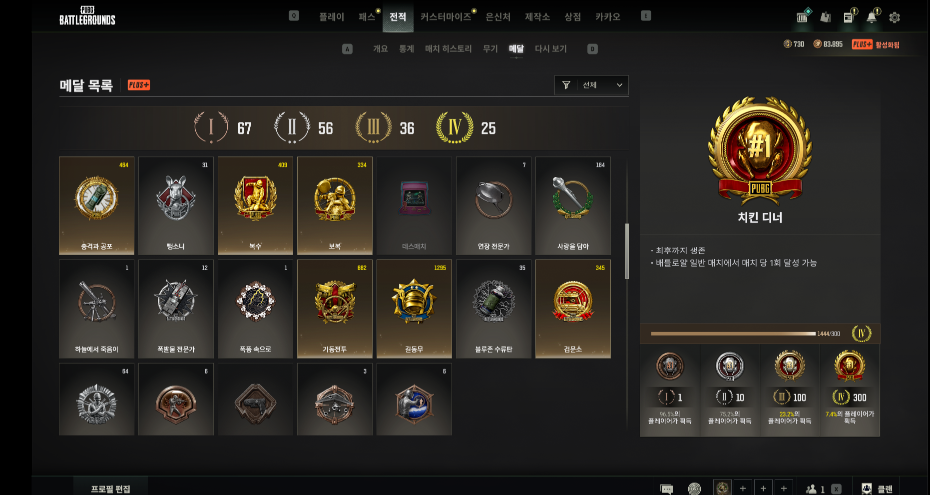
Task: Select the 팀스니 donkey medal tile
Action: coord(176,204)
